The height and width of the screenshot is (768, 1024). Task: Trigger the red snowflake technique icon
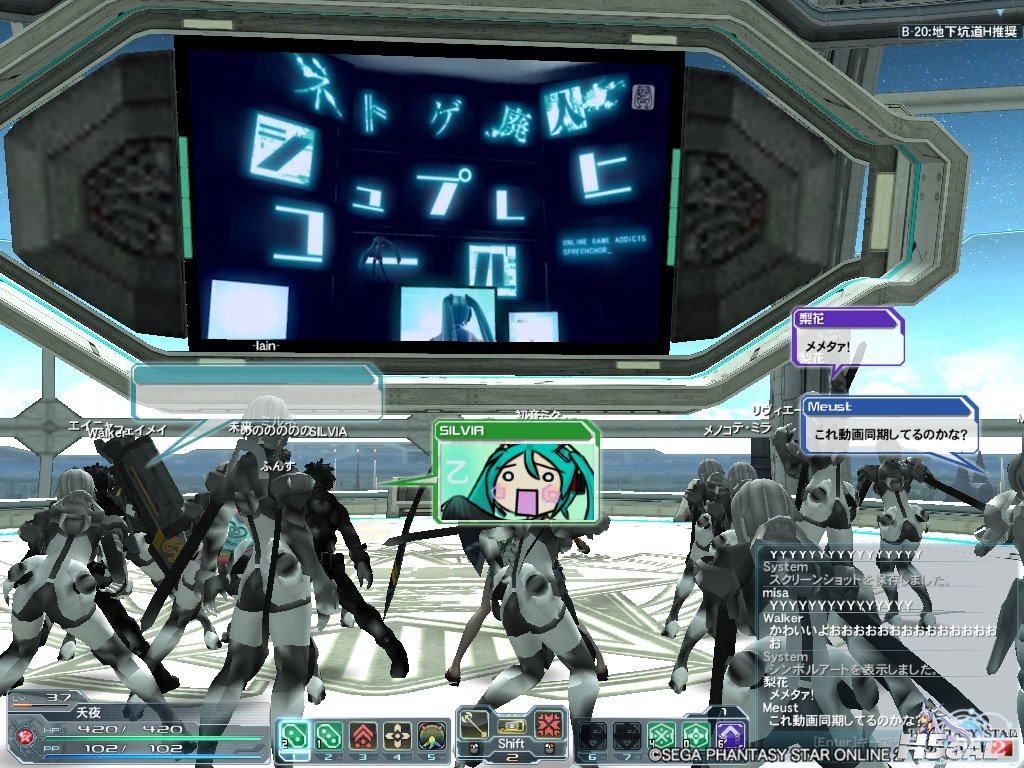point(547,724)
